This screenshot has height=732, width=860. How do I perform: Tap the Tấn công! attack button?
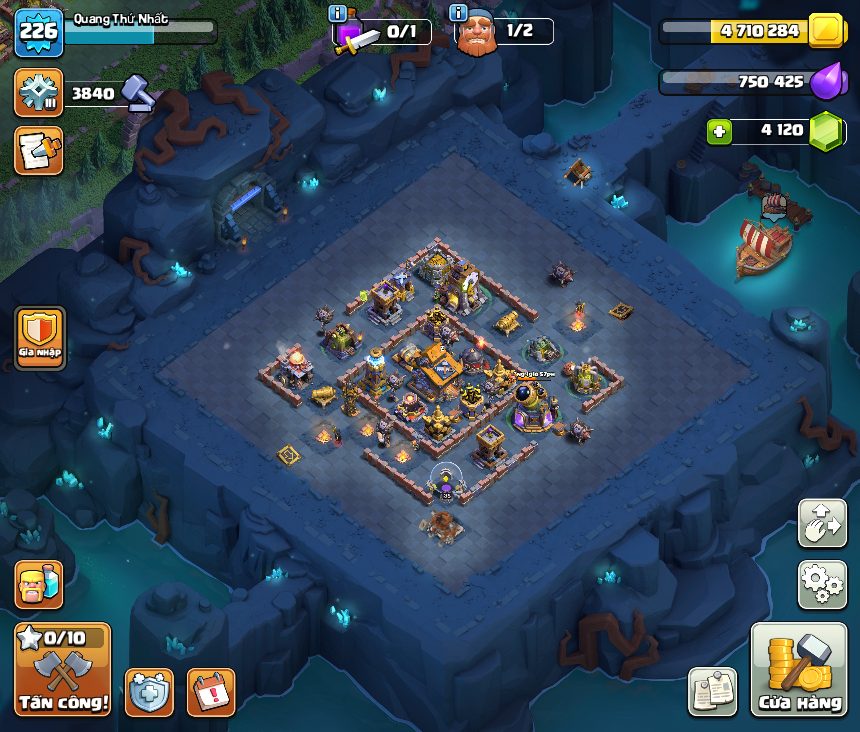(x=62, y=669)
